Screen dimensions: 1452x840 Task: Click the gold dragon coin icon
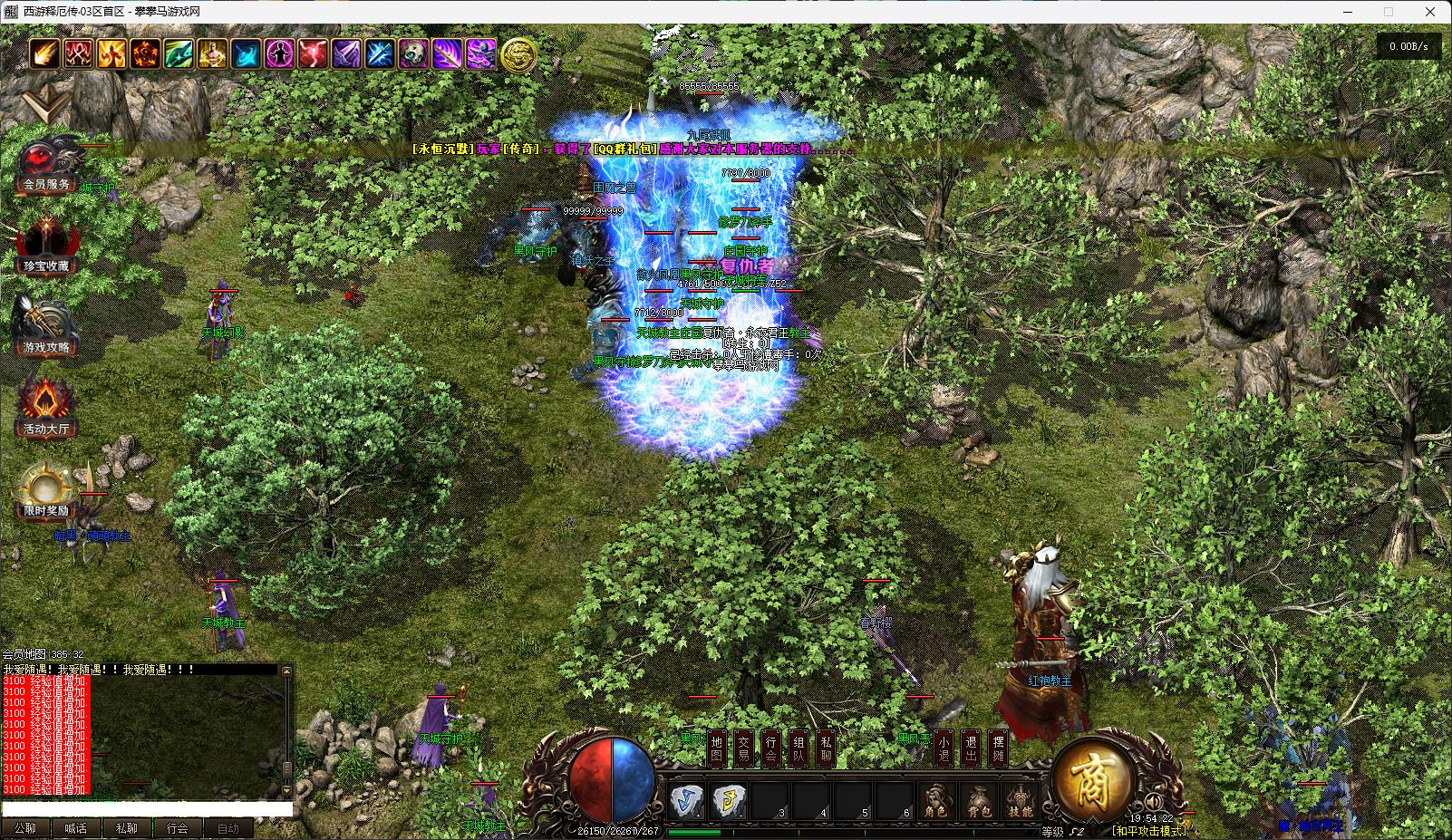pyautogui.click(x=518, y=54)
